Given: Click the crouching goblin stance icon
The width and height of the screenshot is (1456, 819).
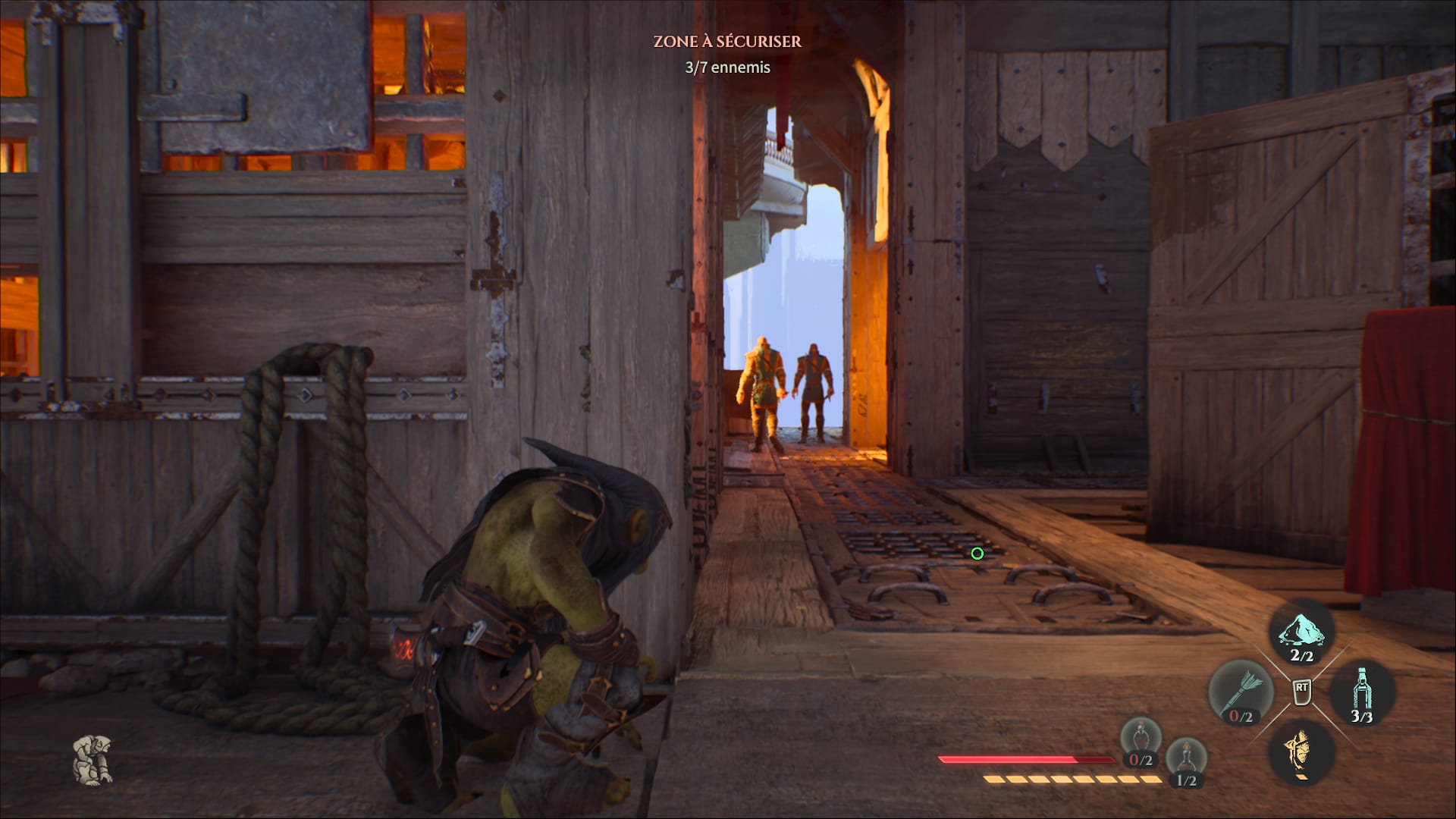Looking at the screenshot, I should pos(93,759).
